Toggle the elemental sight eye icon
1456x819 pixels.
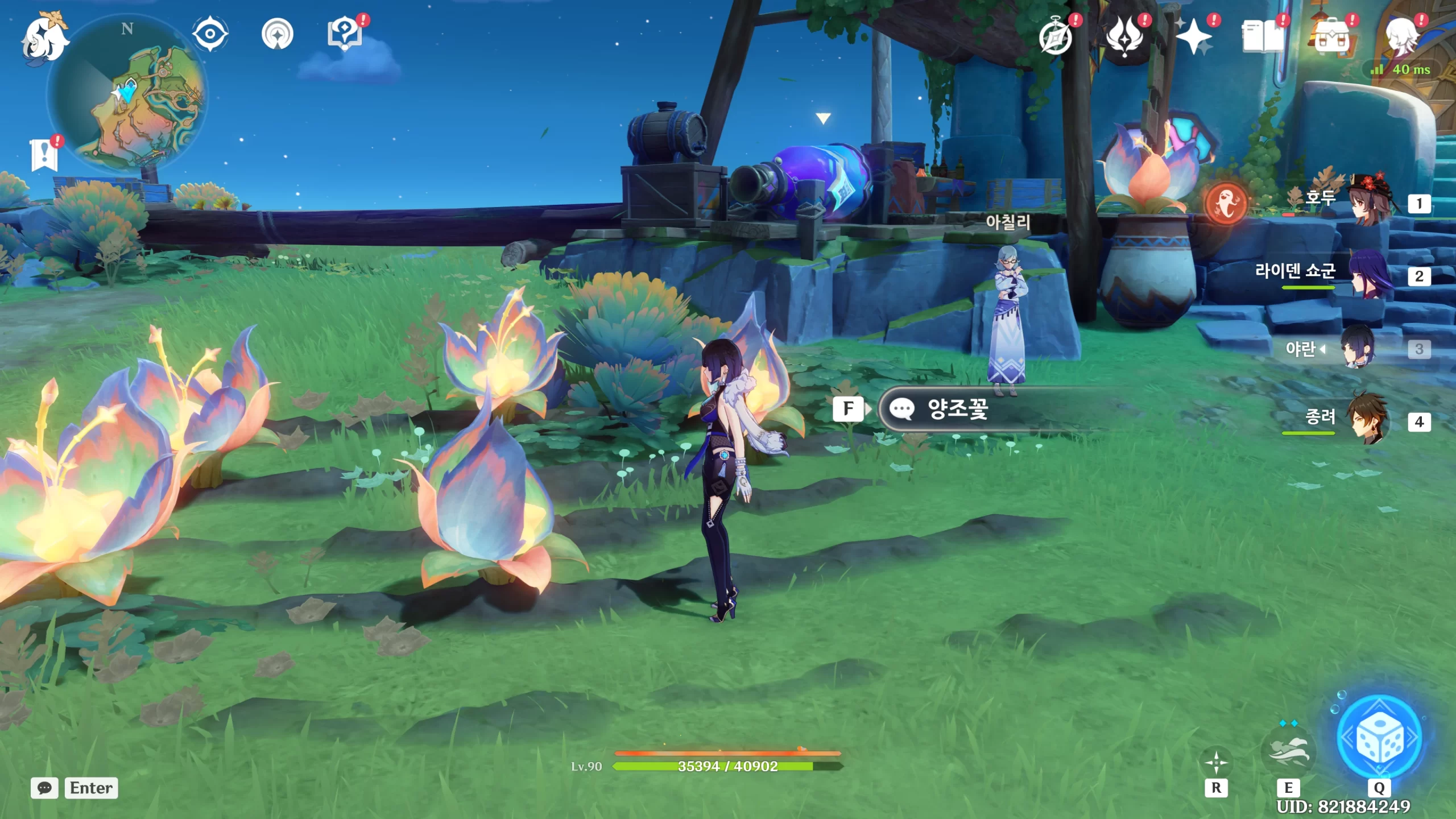[x=210, y=34]
